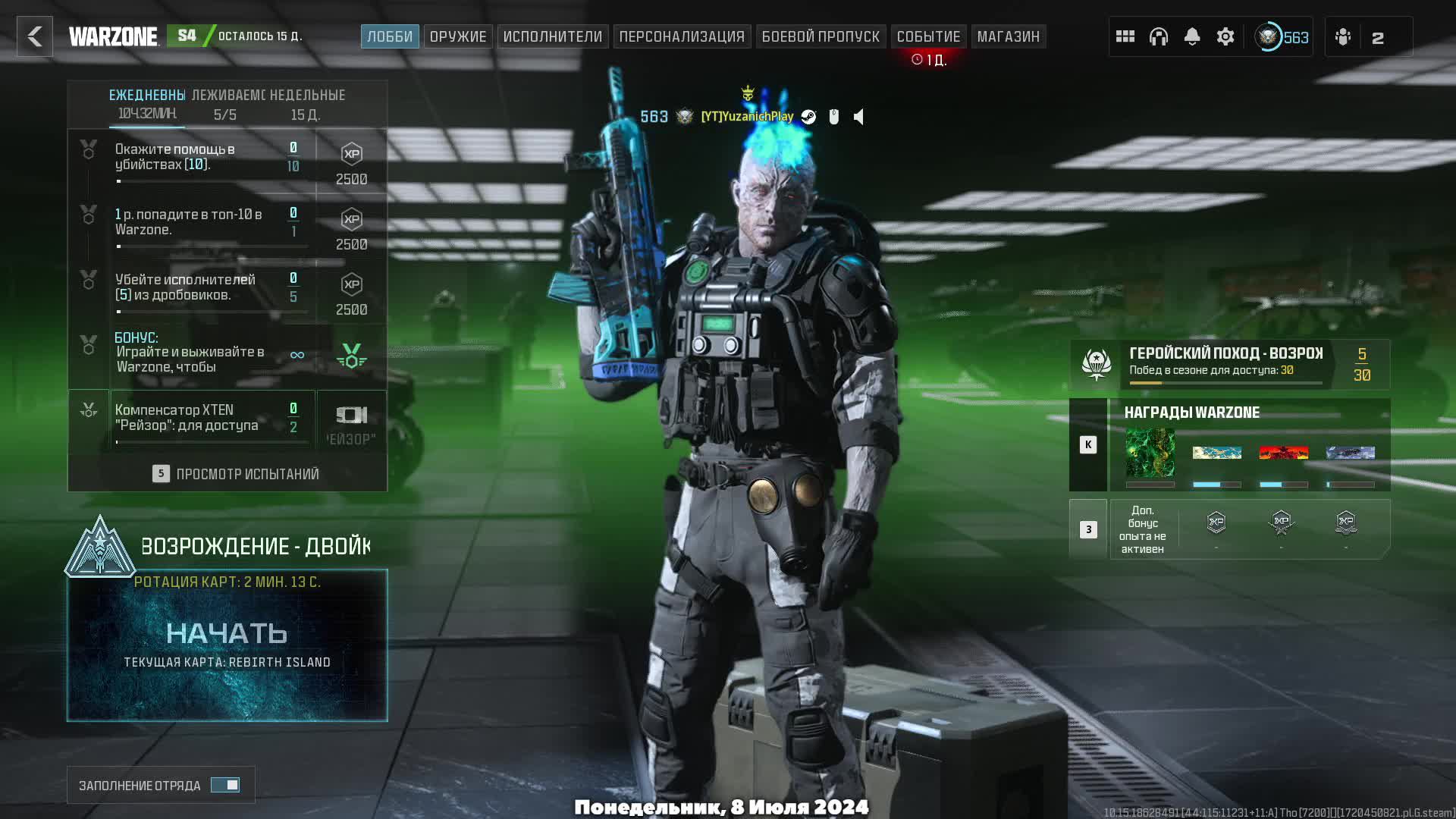Viewport: 1456px width, 819px height.
Task: Go back using the arrow button
Action: (35, 36)
